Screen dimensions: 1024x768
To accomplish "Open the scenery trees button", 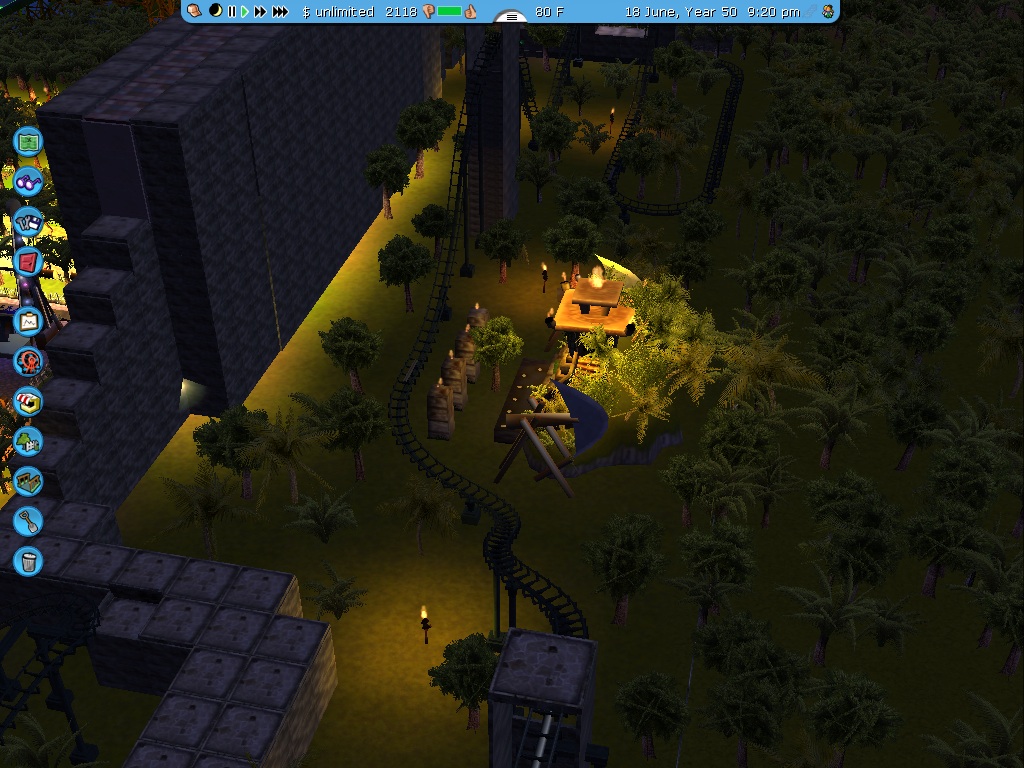I will [28, 441].
